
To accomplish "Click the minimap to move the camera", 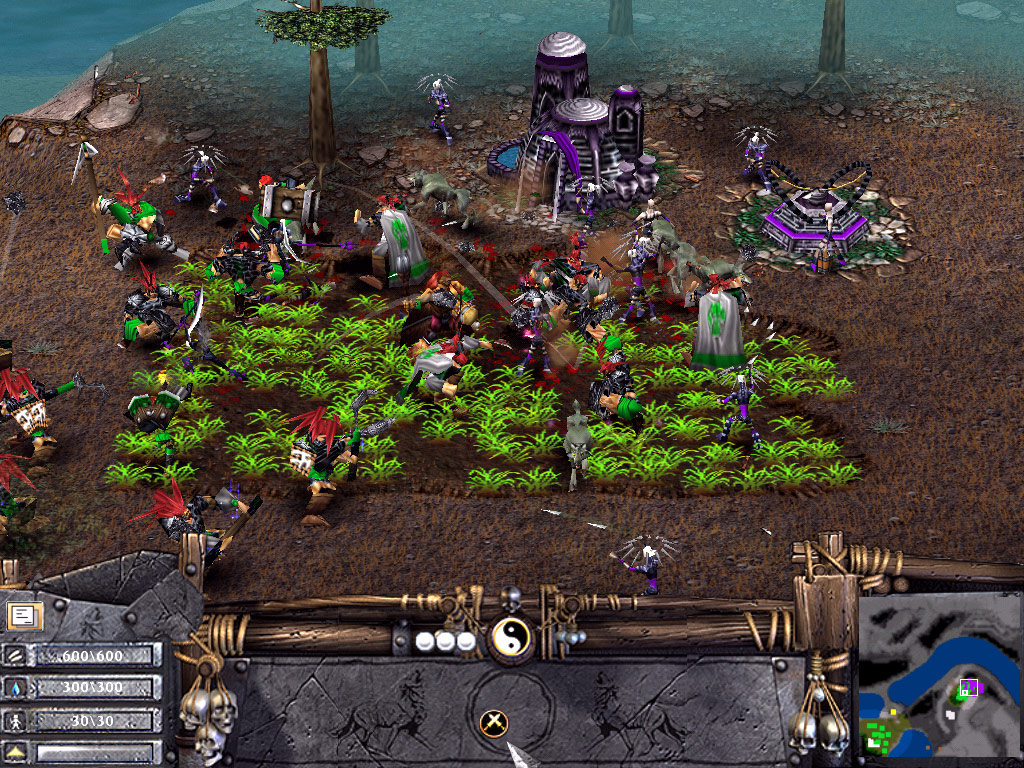I will 940,675.
